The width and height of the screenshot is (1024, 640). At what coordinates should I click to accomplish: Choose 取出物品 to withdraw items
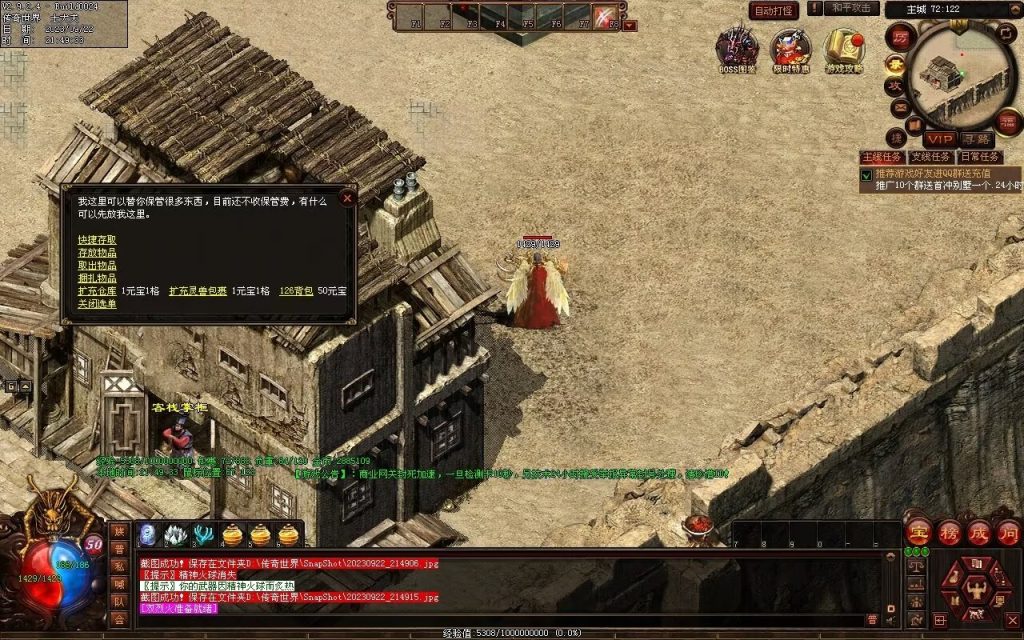[x=97, y=265]
